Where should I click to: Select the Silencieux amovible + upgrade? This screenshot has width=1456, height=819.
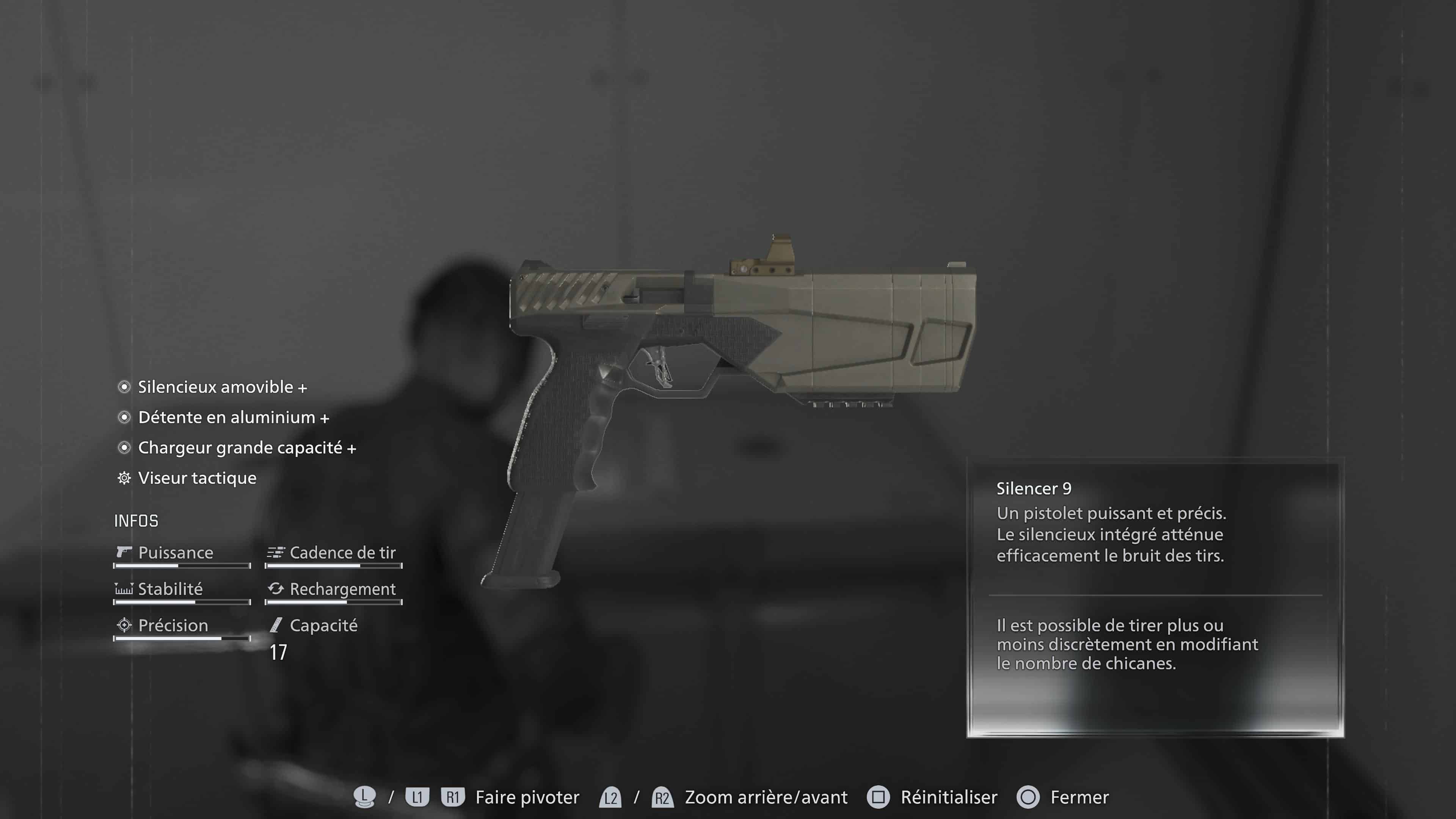coord(223,388)
